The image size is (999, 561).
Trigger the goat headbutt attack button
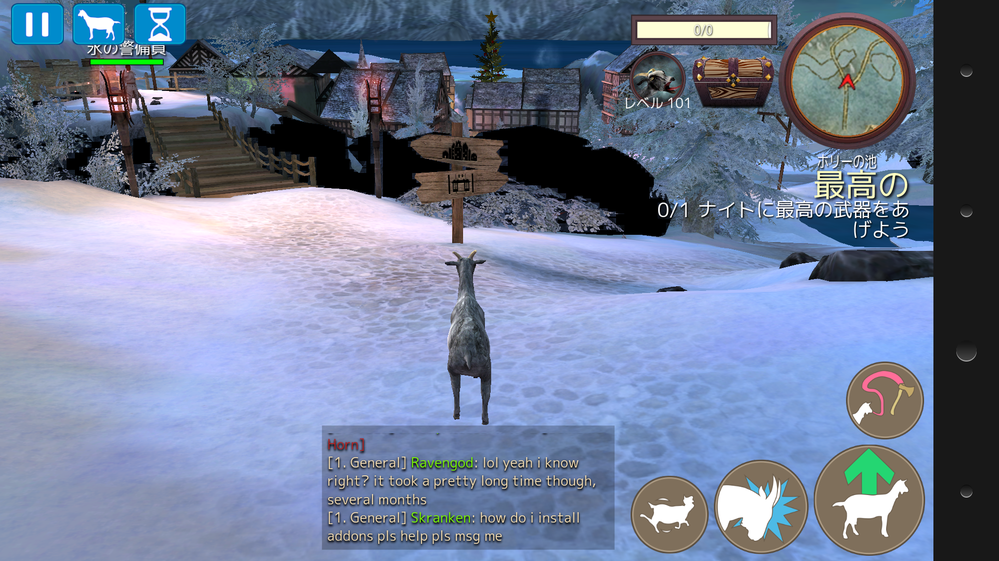(761, 507)
